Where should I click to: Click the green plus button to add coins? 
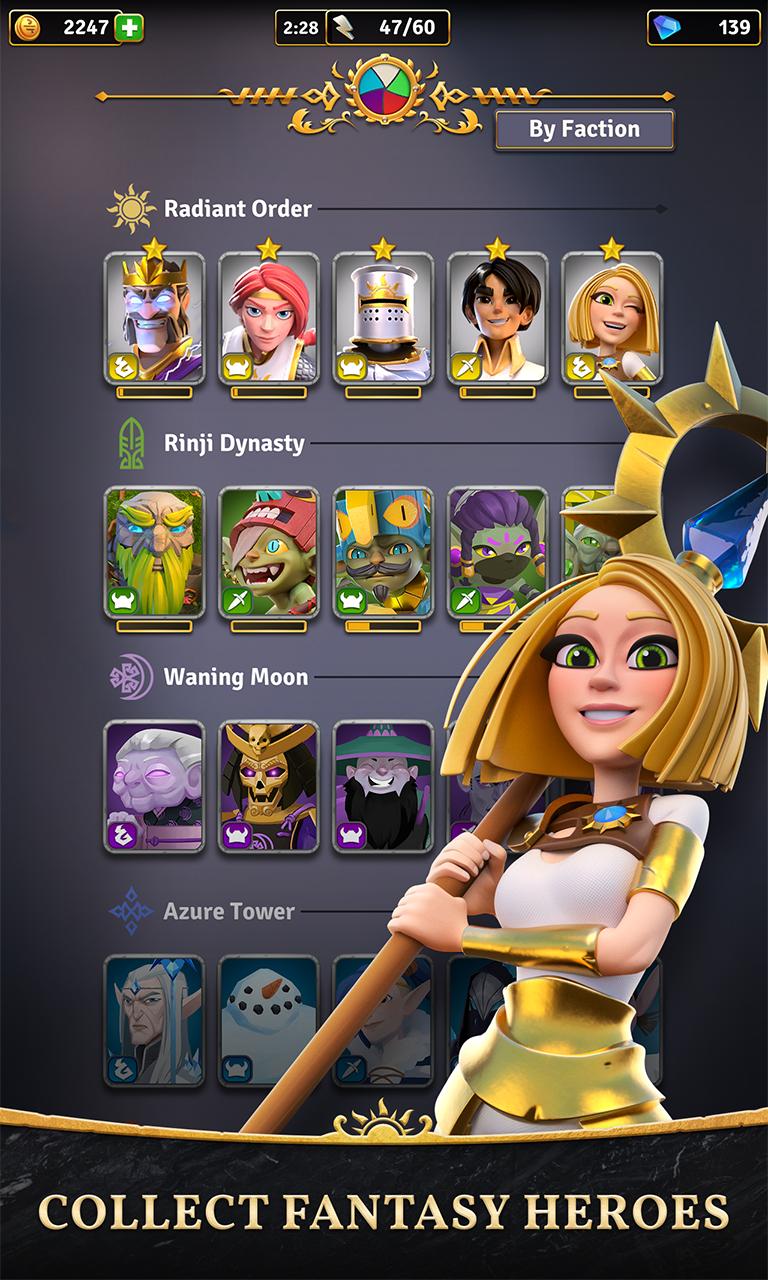coord(129,28)
